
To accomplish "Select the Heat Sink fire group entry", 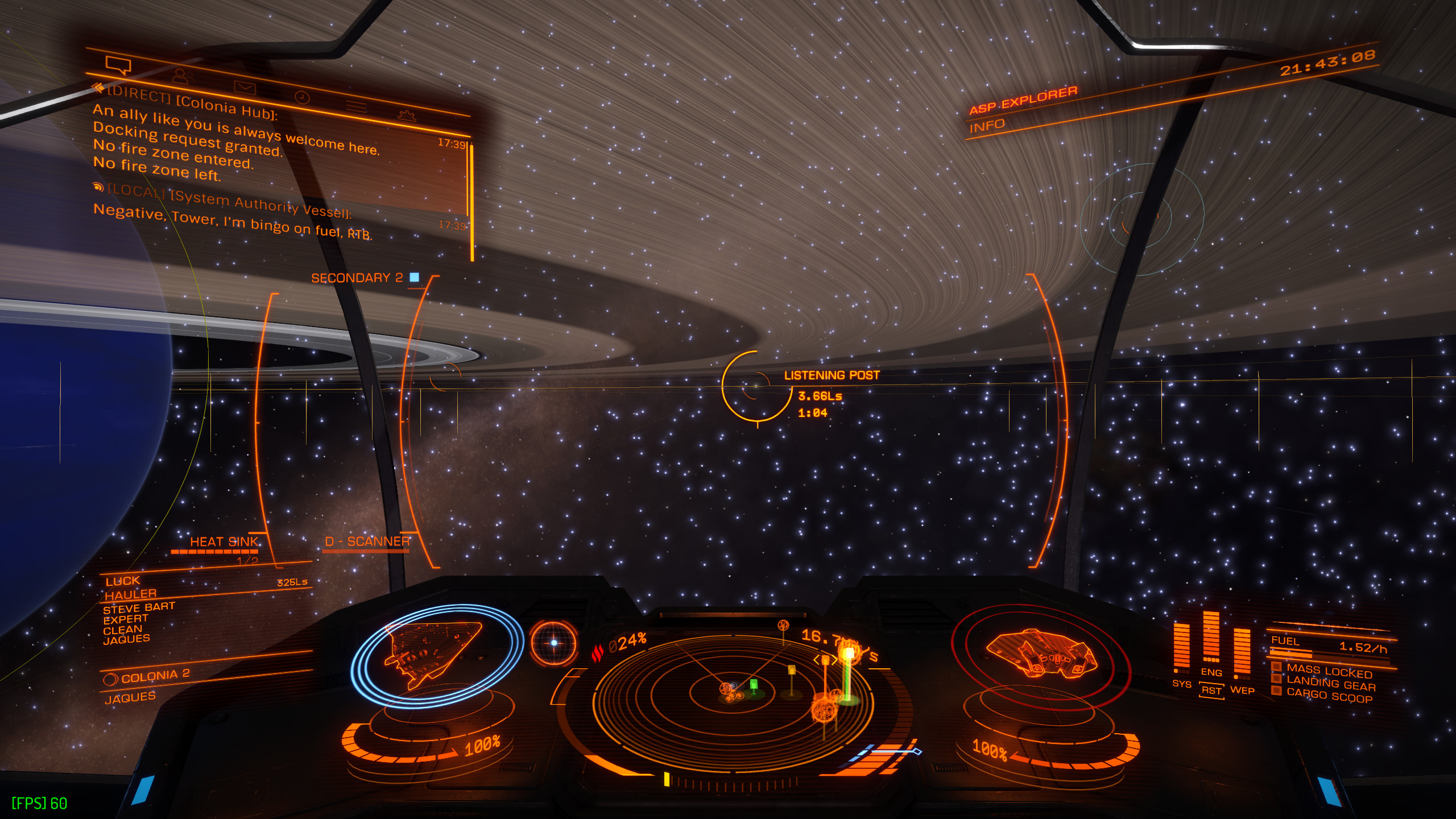I will coord(224,541).
